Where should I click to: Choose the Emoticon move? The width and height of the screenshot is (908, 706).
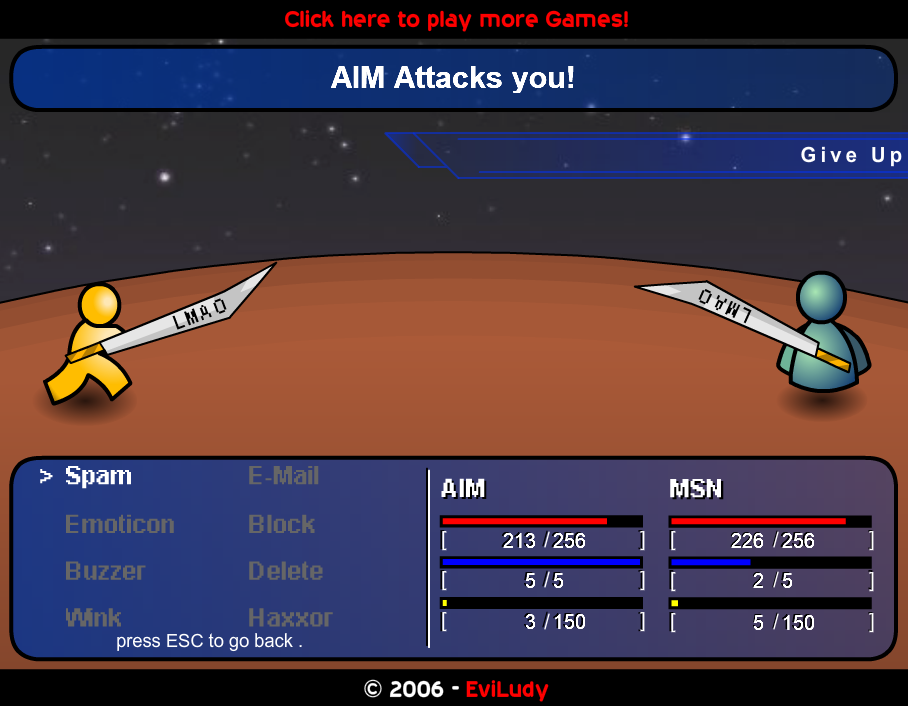tap(119, 524)
